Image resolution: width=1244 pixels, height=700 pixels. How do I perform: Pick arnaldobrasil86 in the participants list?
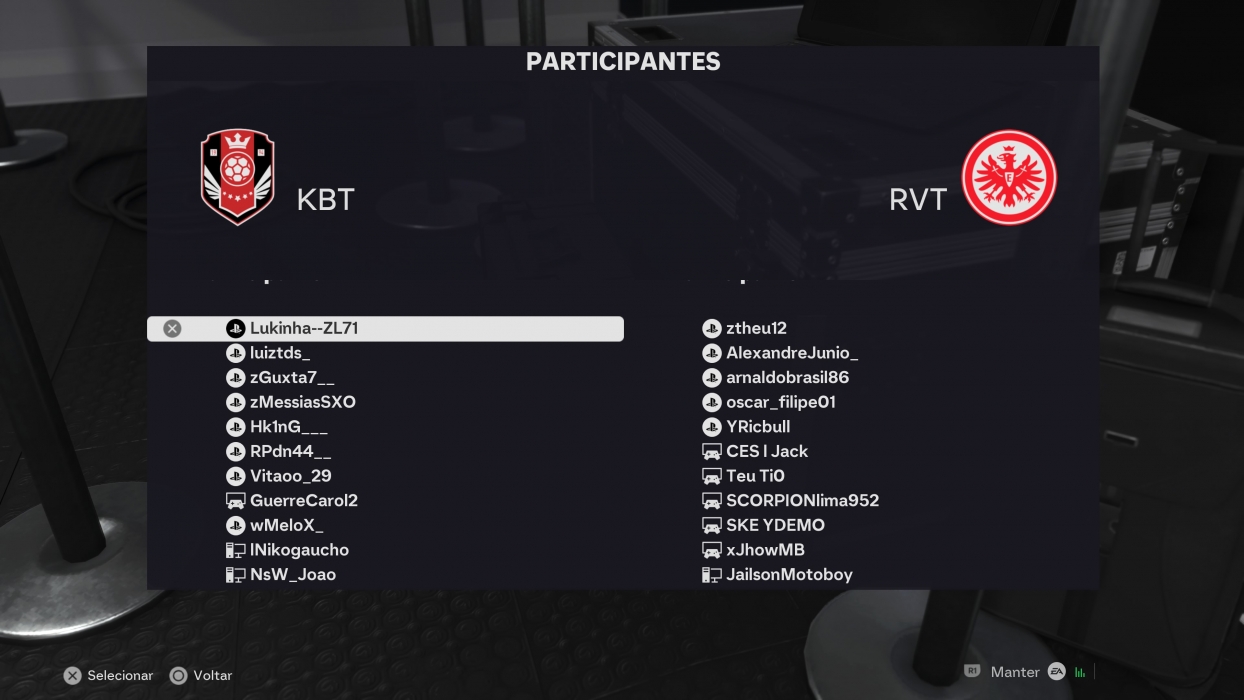pos(787,377)
